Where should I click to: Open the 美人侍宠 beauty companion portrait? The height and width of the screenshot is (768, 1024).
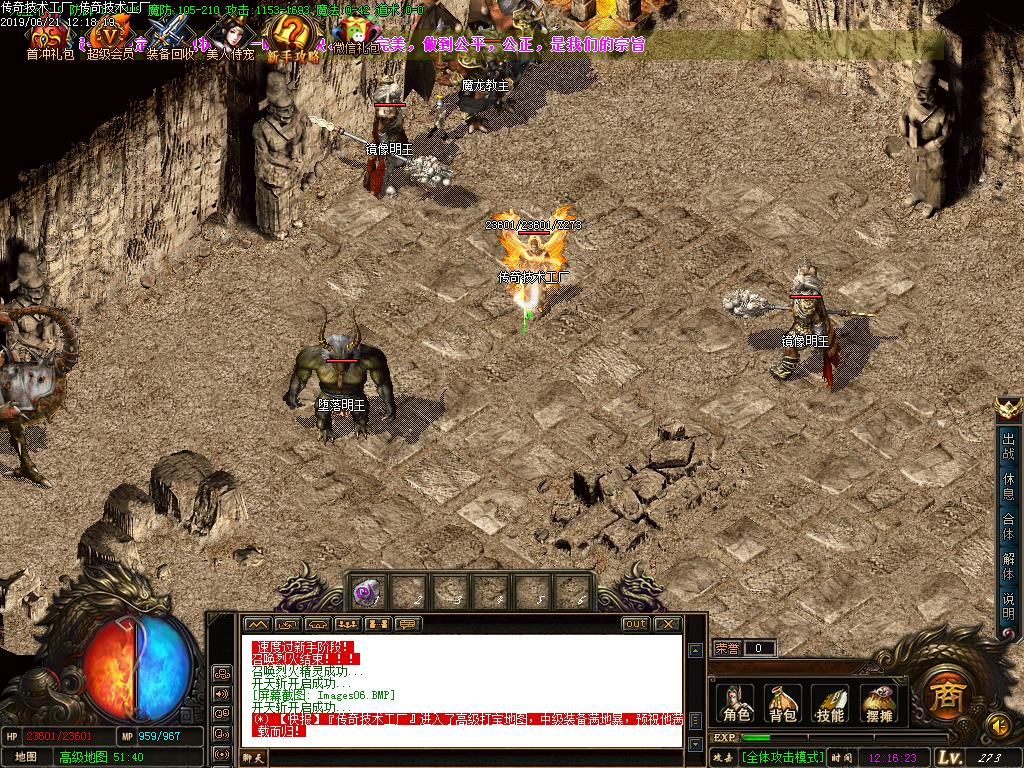(229, 37)
